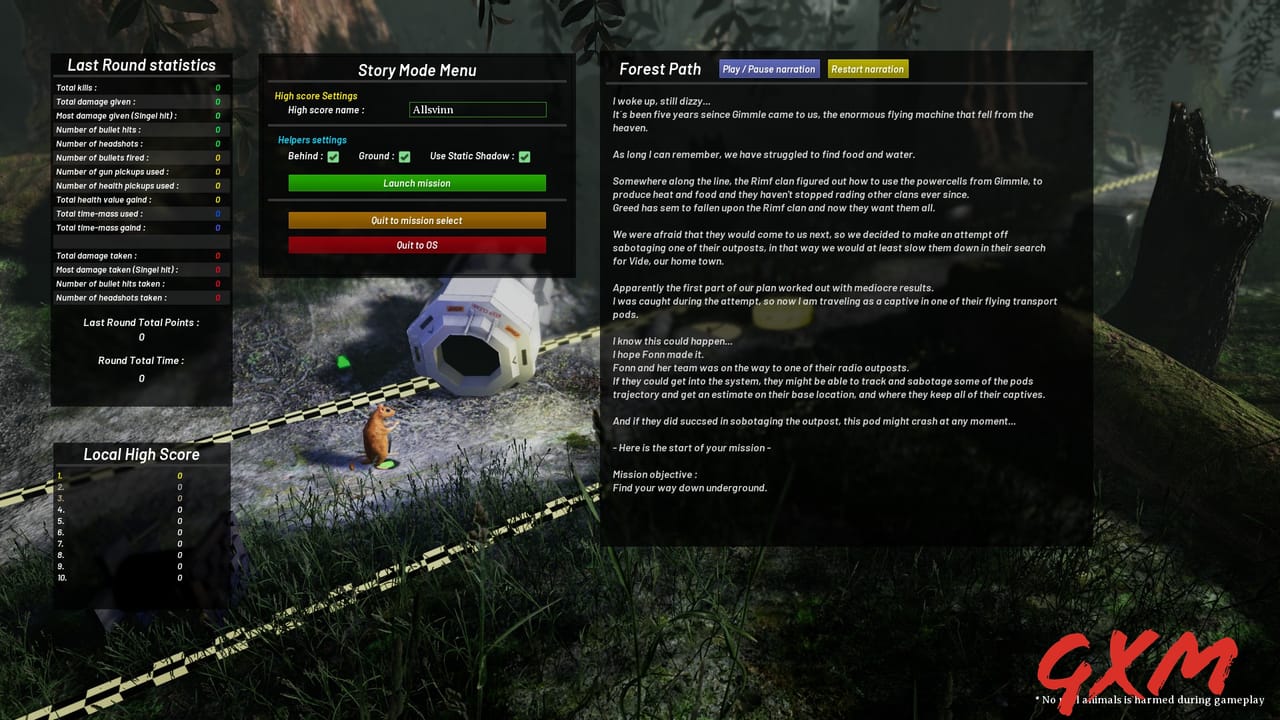
Task: Click the Story Mode Menu title
Action: (x=416, y=70)
